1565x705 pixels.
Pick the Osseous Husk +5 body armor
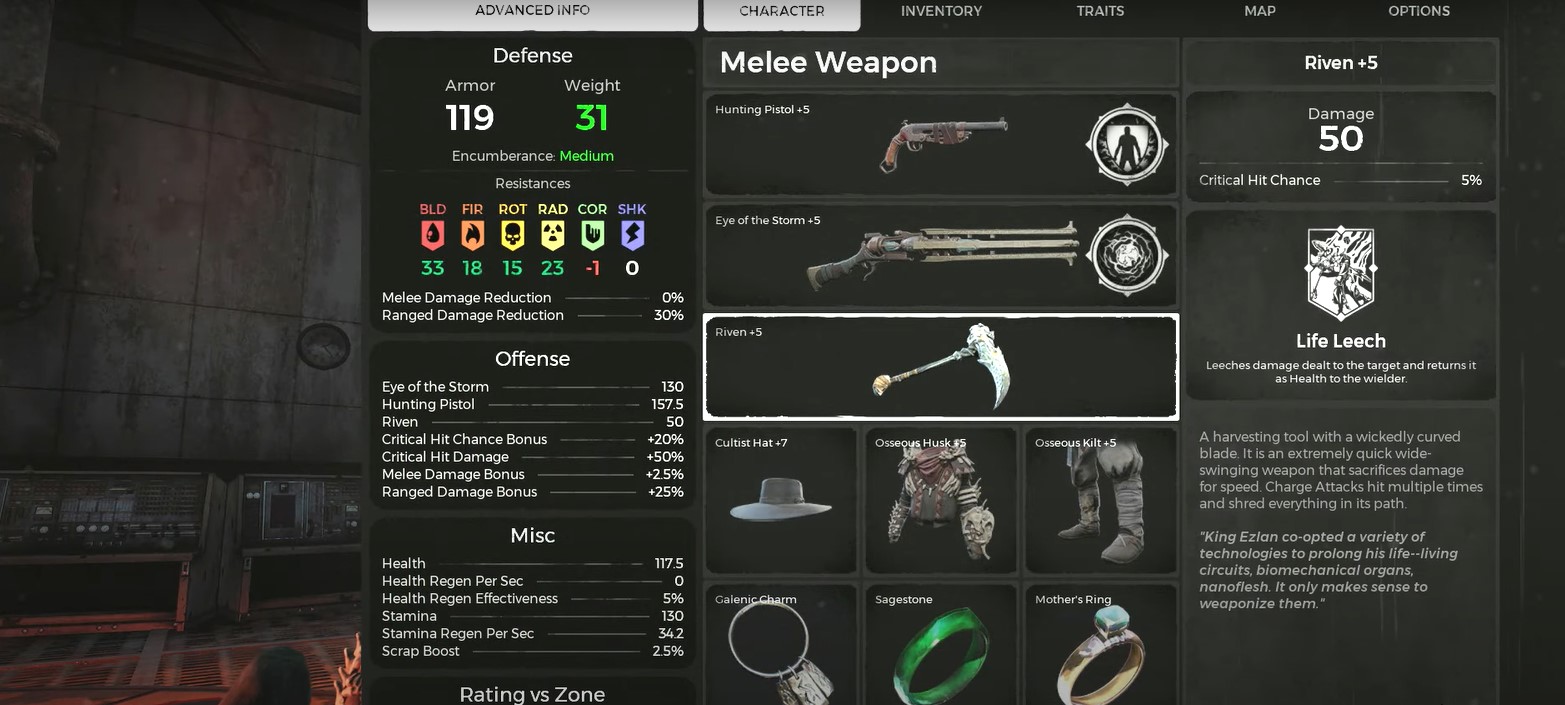tap(940, 500)
